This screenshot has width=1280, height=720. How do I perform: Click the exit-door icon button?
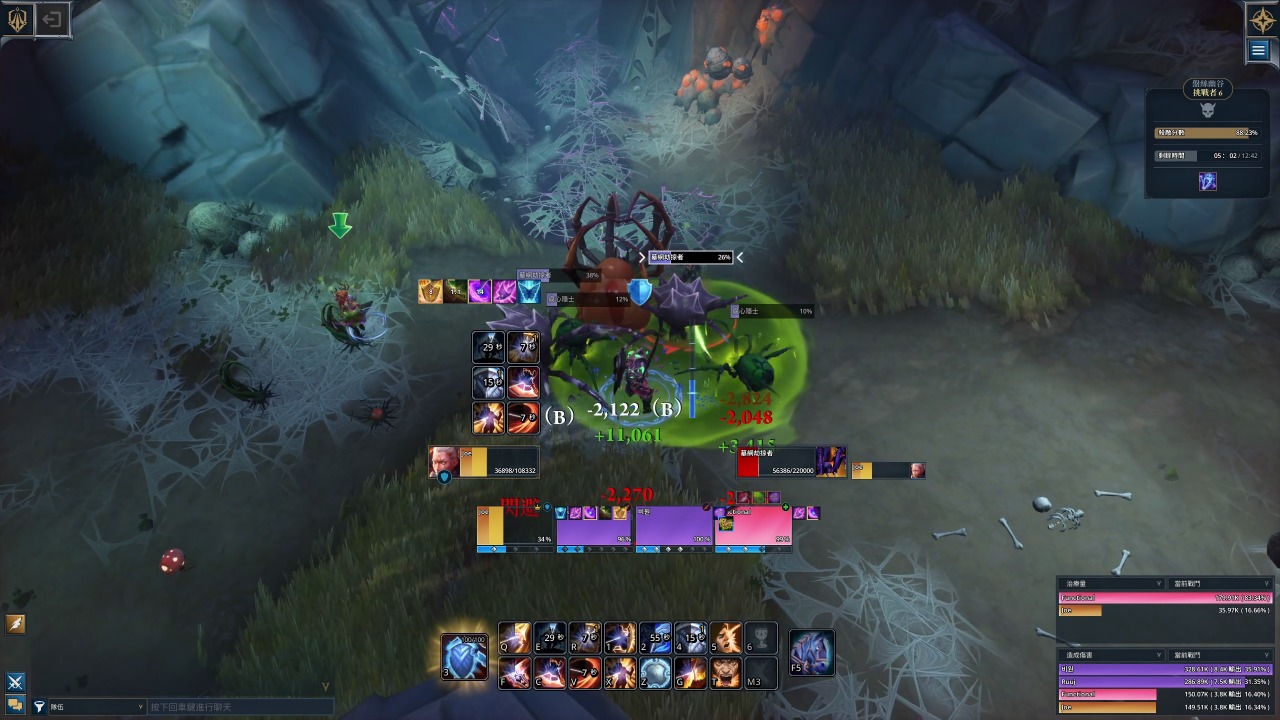tap(53, 19)
